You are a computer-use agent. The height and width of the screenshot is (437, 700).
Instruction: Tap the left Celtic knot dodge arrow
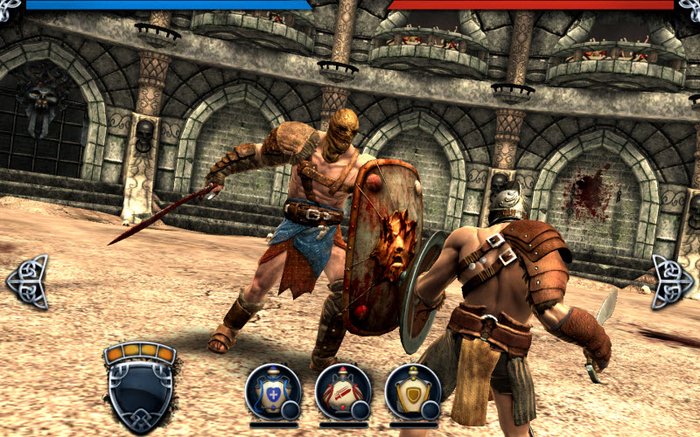point(28,281)
